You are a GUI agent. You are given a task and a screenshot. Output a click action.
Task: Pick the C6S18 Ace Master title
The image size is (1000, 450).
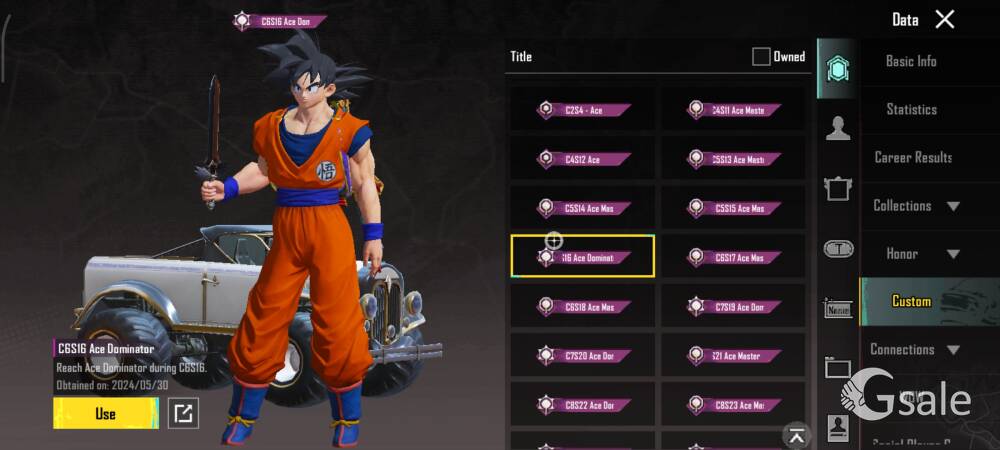[x=583, y=306]
